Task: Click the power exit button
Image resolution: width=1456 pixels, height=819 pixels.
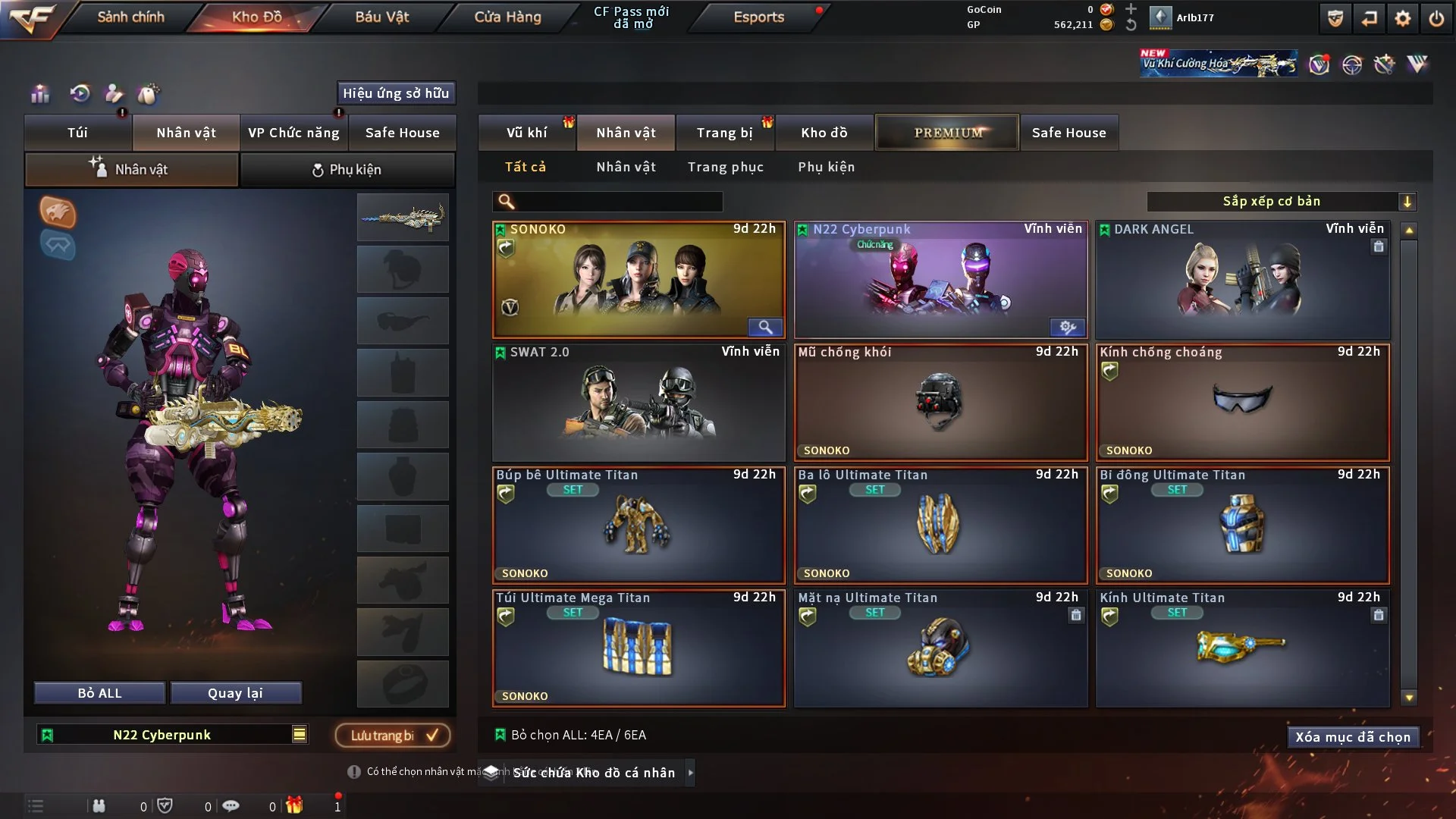Action: [1436, 18]
